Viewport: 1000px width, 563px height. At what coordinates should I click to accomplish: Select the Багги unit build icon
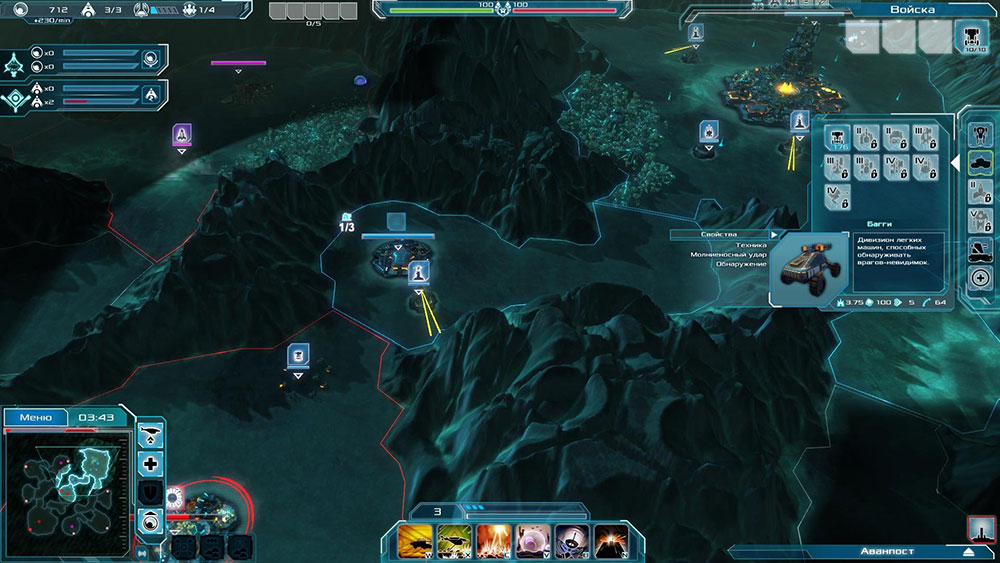point(837,138)
